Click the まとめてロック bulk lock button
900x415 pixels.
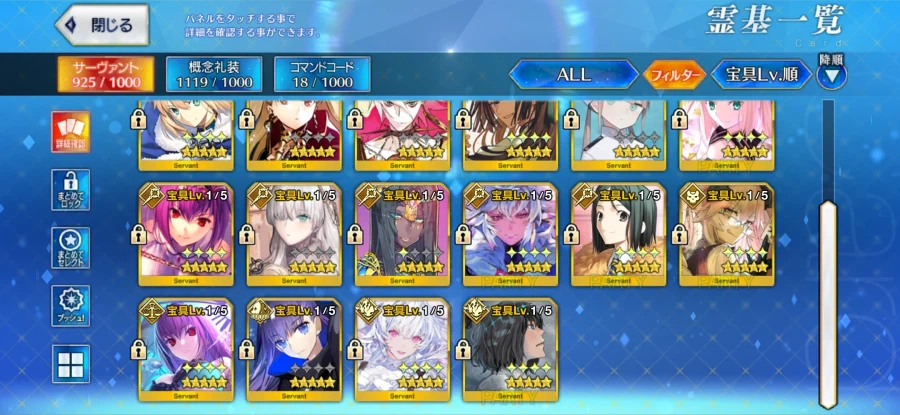click(x=71, y=189)
